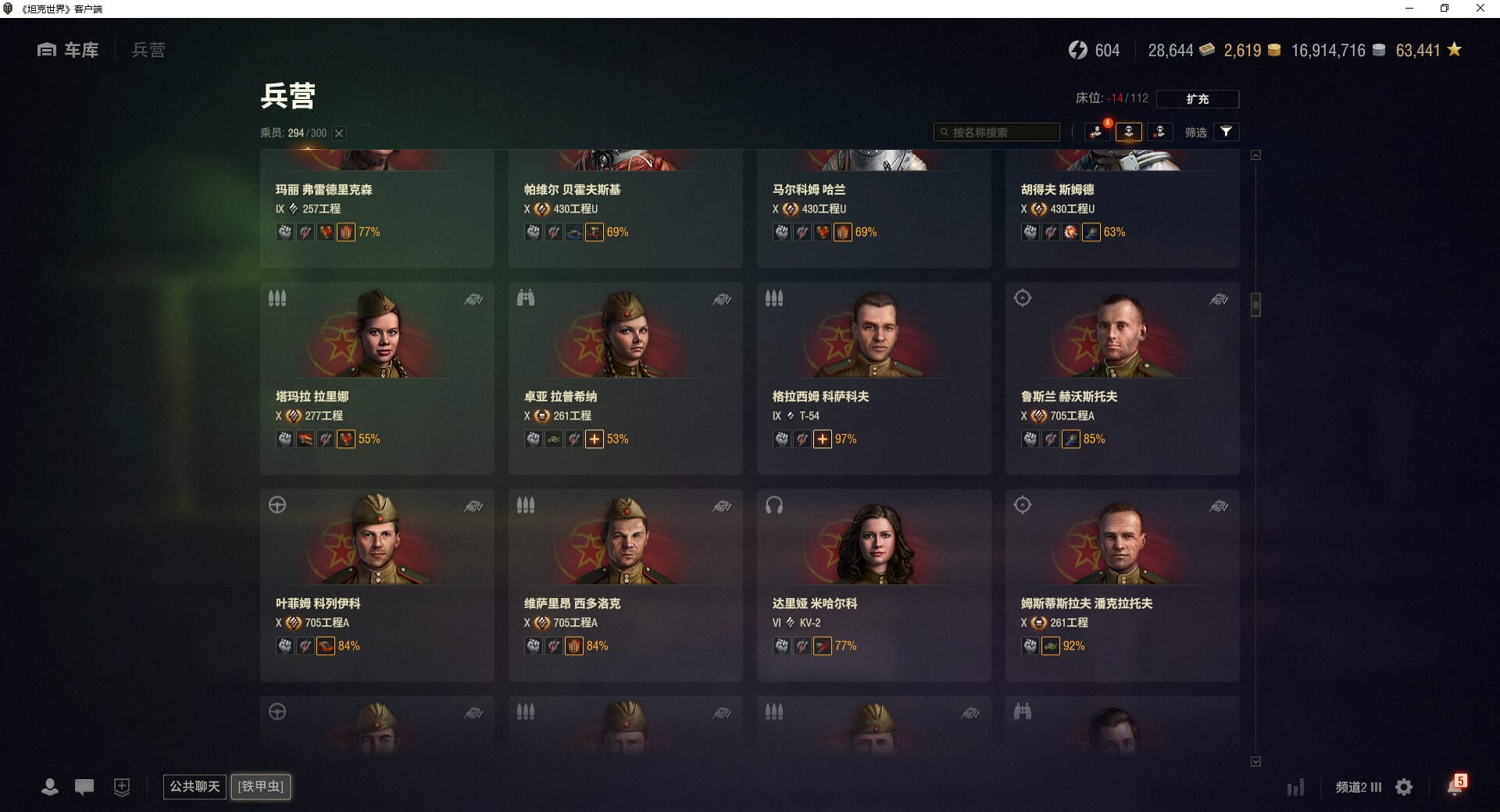
Task: Open the 筛选 filter funnel
Action: 1226,132
